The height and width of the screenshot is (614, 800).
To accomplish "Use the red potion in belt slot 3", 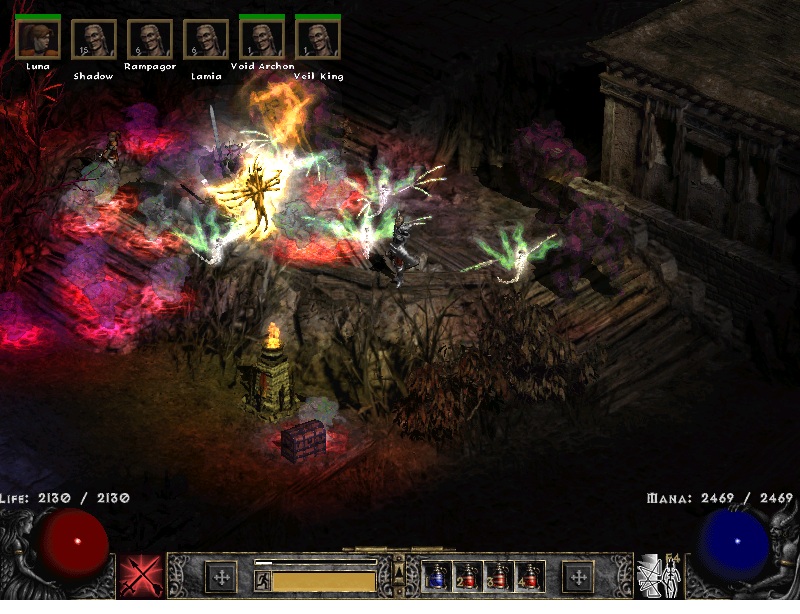I will tap(497, 576).
